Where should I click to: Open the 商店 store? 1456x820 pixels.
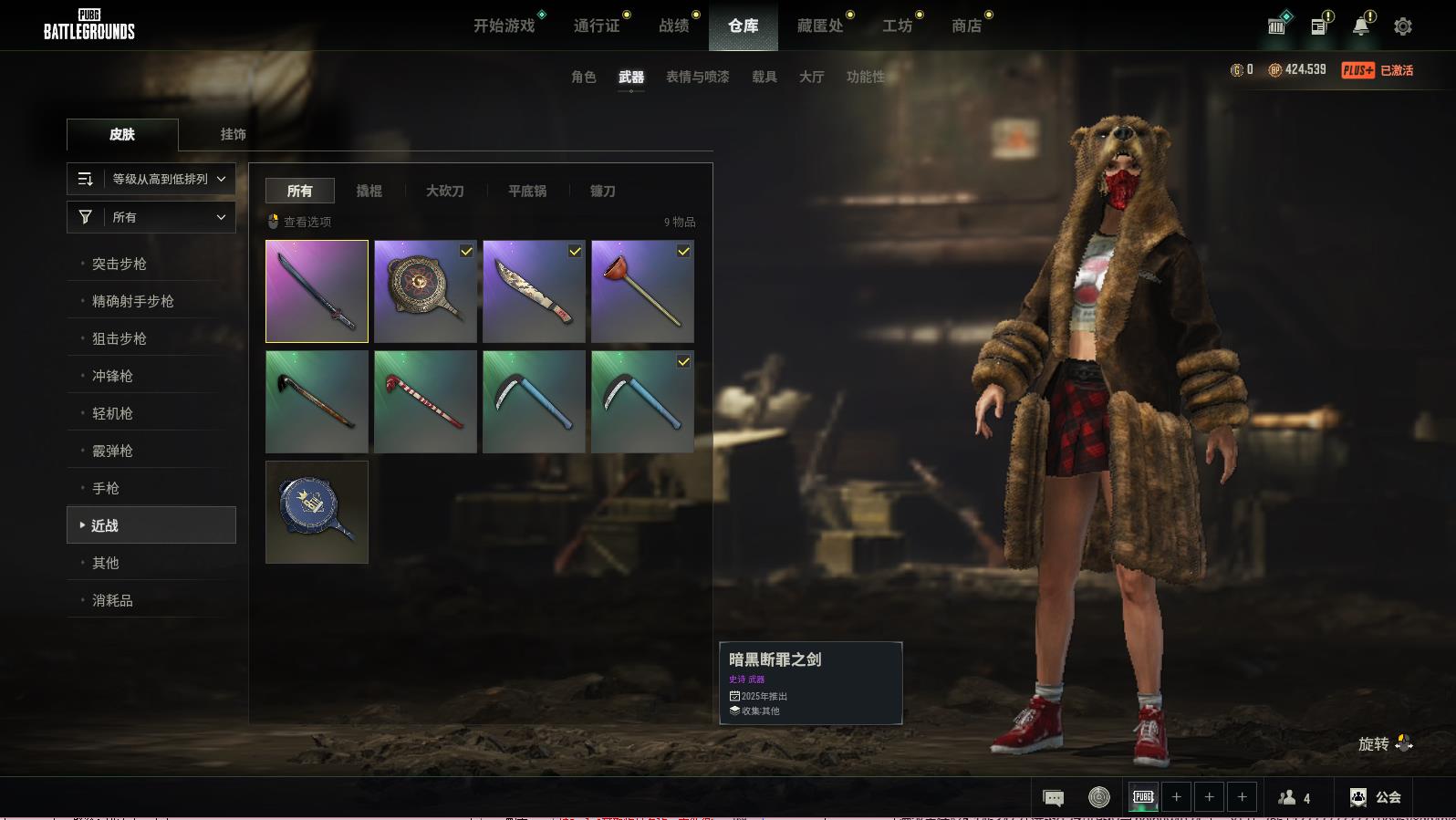966,26
